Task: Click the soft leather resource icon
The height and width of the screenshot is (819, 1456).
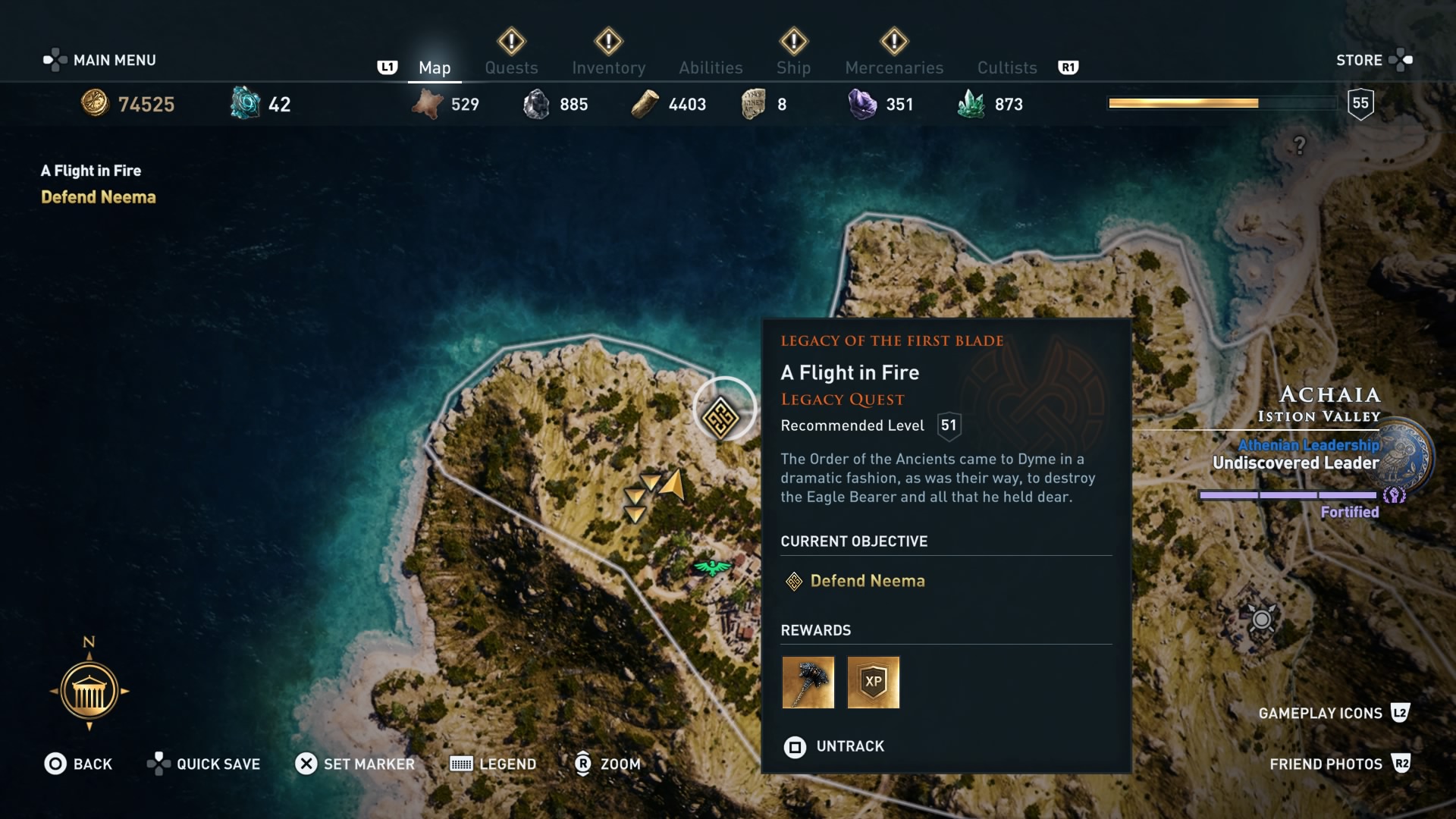Action: point(429,104)
